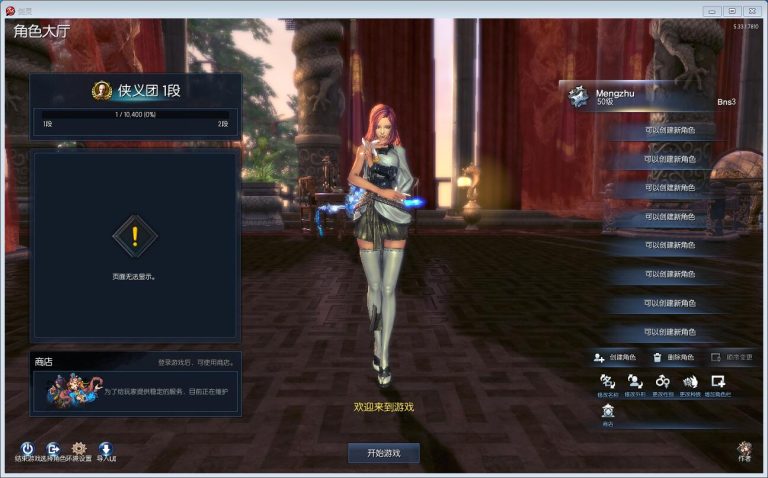The height and width of the screenshot is (478, 768).
Task: Click 删除角色 to delete the character
Action: (x=673, y=357)
